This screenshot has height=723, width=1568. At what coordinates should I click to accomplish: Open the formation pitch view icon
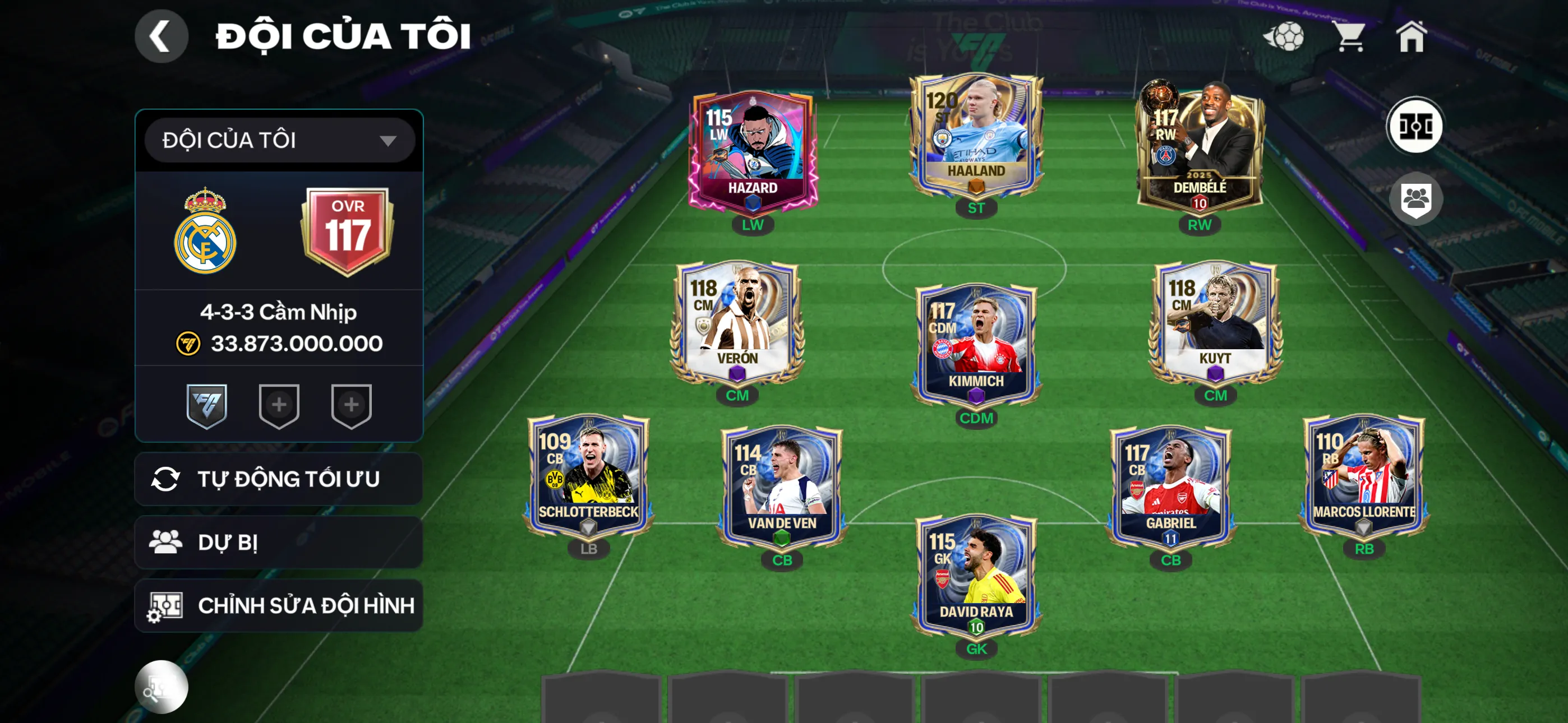pyautogui.click(x=1414, y=126)
